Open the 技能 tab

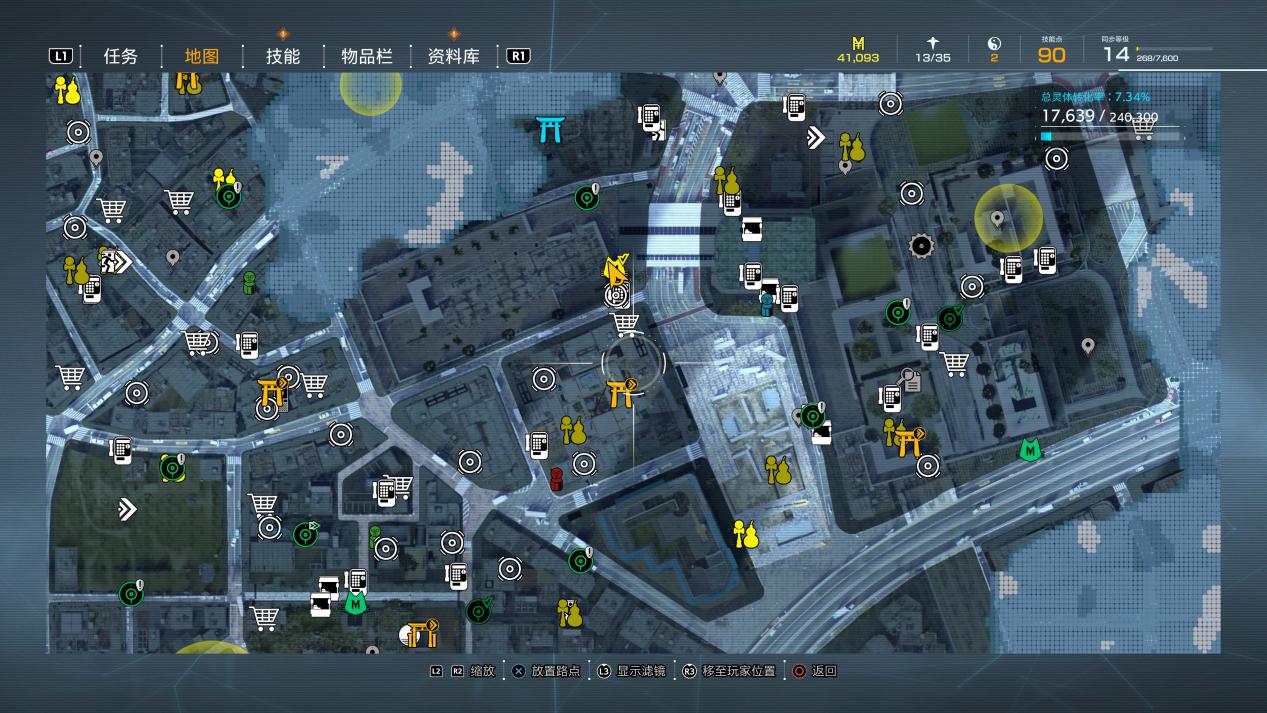[283, 56]
